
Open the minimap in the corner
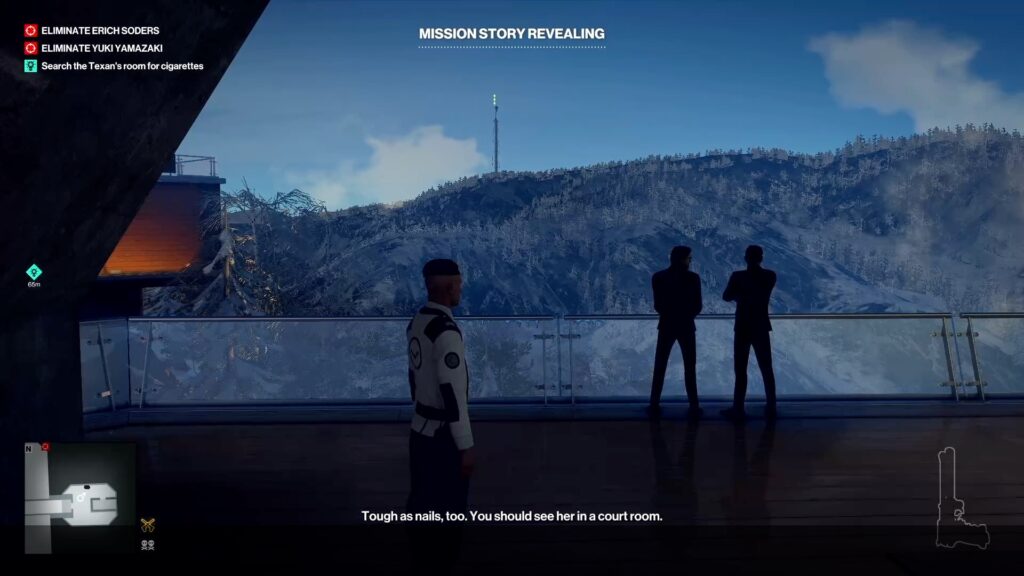click(x=79, y=497)
